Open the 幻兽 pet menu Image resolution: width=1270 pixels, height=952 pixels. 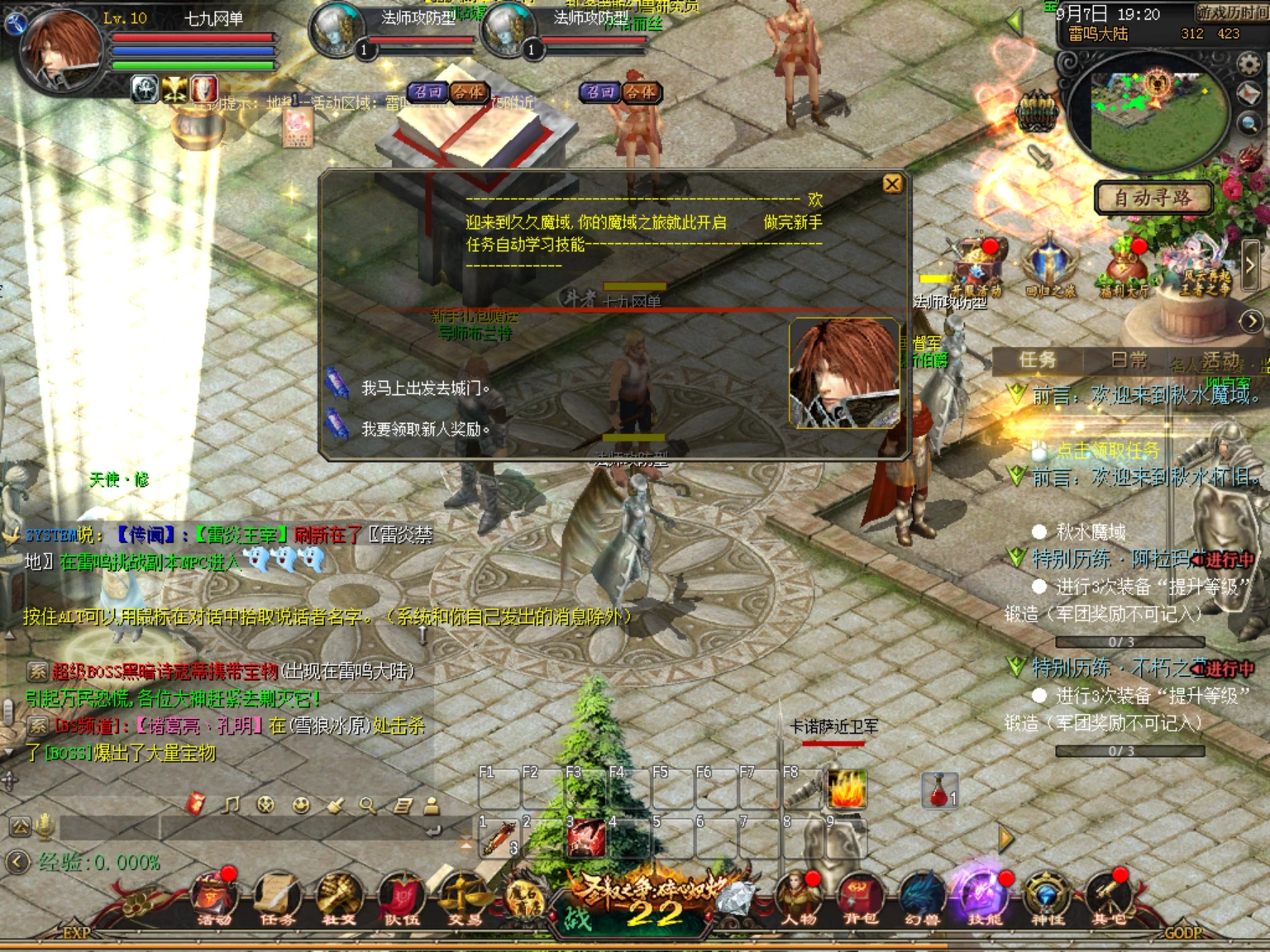click(922, 897)
